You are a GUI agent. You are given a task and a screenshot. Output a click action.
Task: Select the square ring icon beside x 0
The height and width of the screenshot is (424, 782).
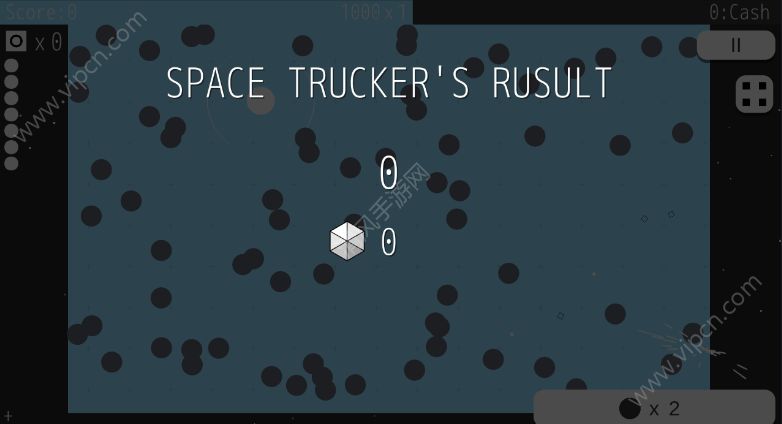point(16,41)
